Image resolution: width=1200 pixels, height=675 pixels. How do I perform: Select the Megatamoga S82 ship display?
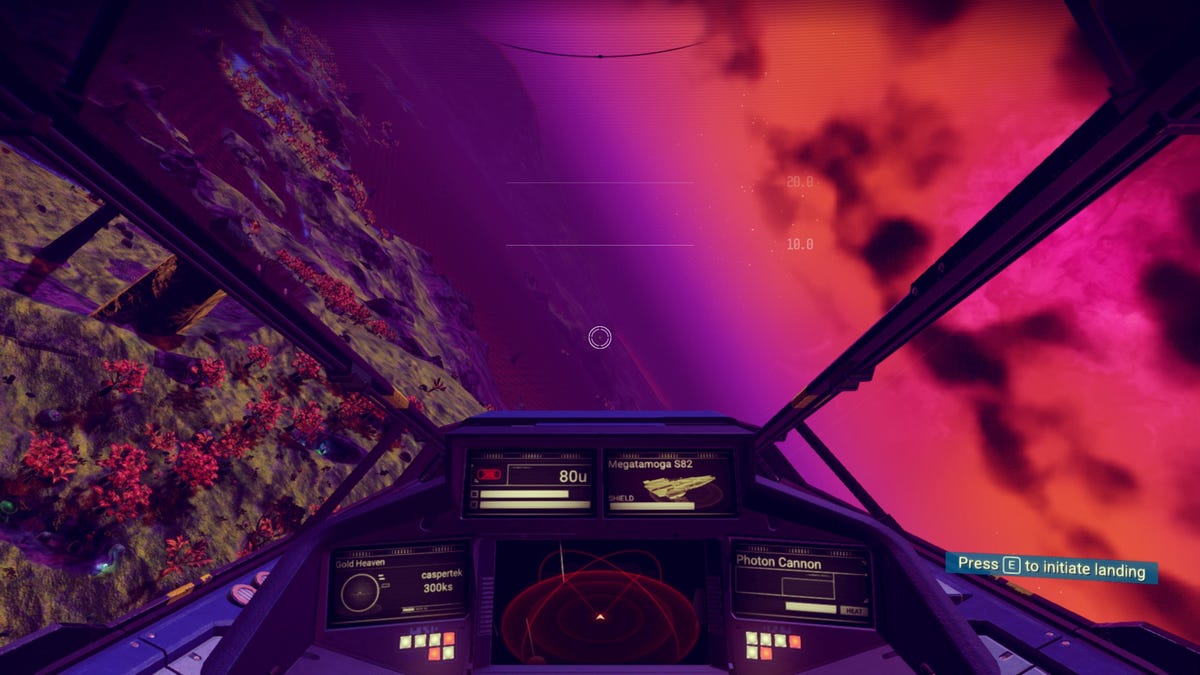pyautogui.click(x=668, y=482)
